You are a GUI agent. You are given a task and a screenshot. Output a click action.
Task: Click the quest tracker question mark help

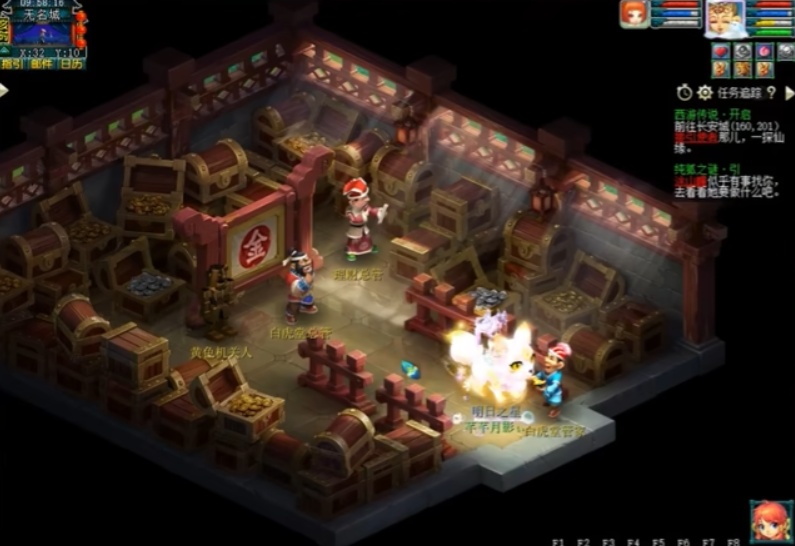point(772,92)
